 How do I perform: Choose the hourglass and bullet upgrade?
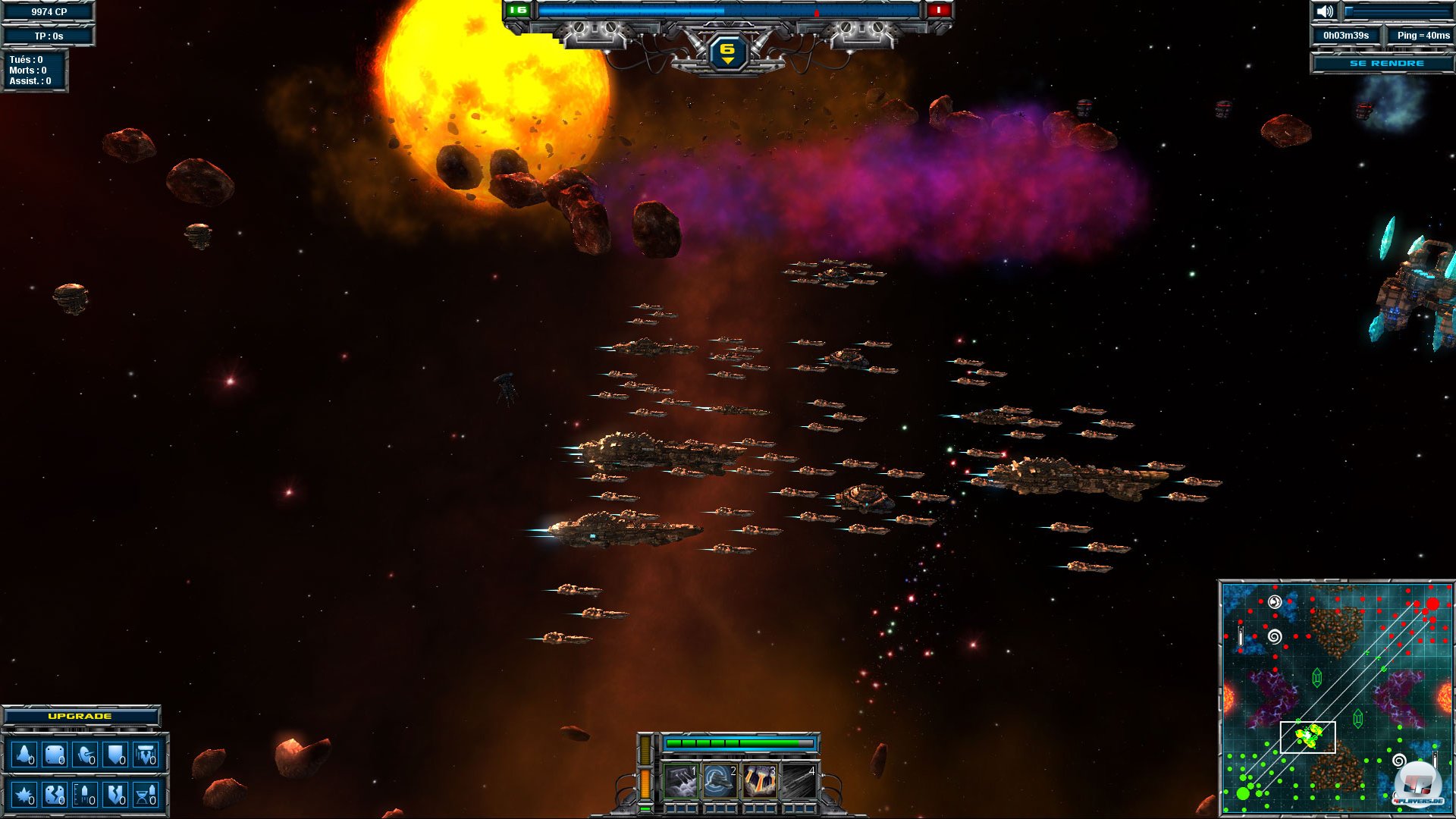tap(145, 795)
